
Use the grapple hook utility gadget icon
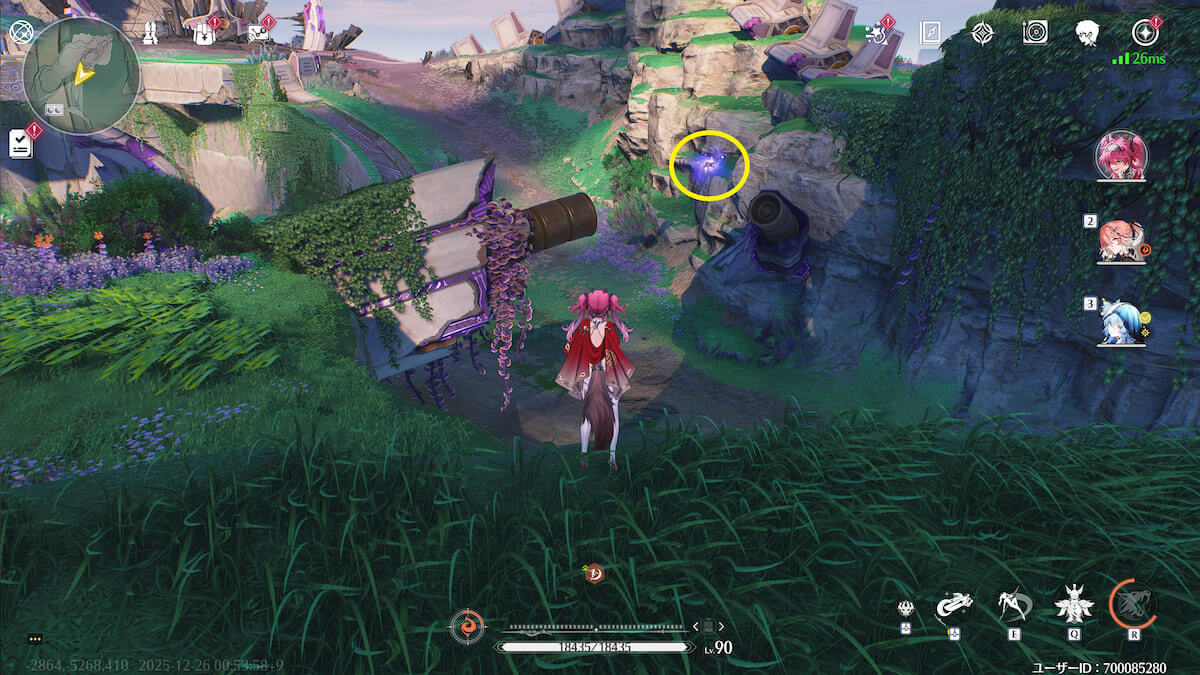[954, 605]
